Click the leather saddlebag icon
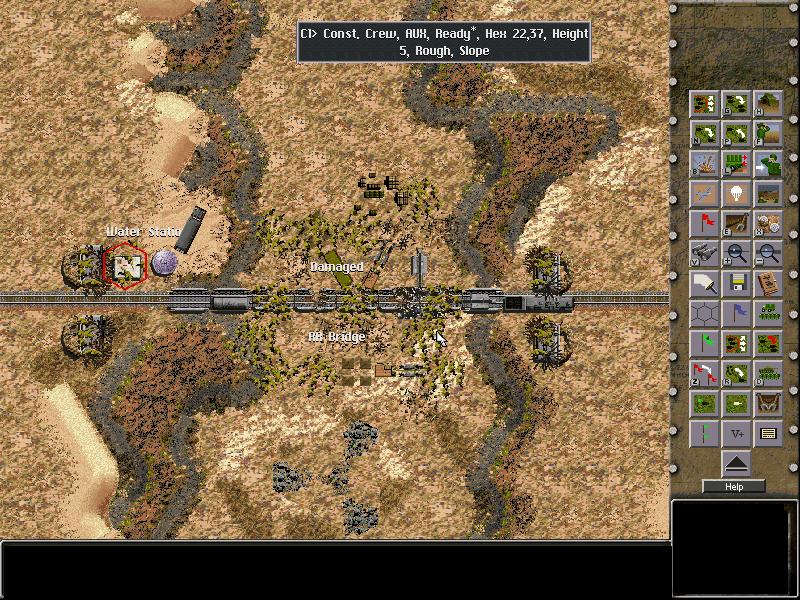This screenshot has height=600, width=800. click(768, 404)
